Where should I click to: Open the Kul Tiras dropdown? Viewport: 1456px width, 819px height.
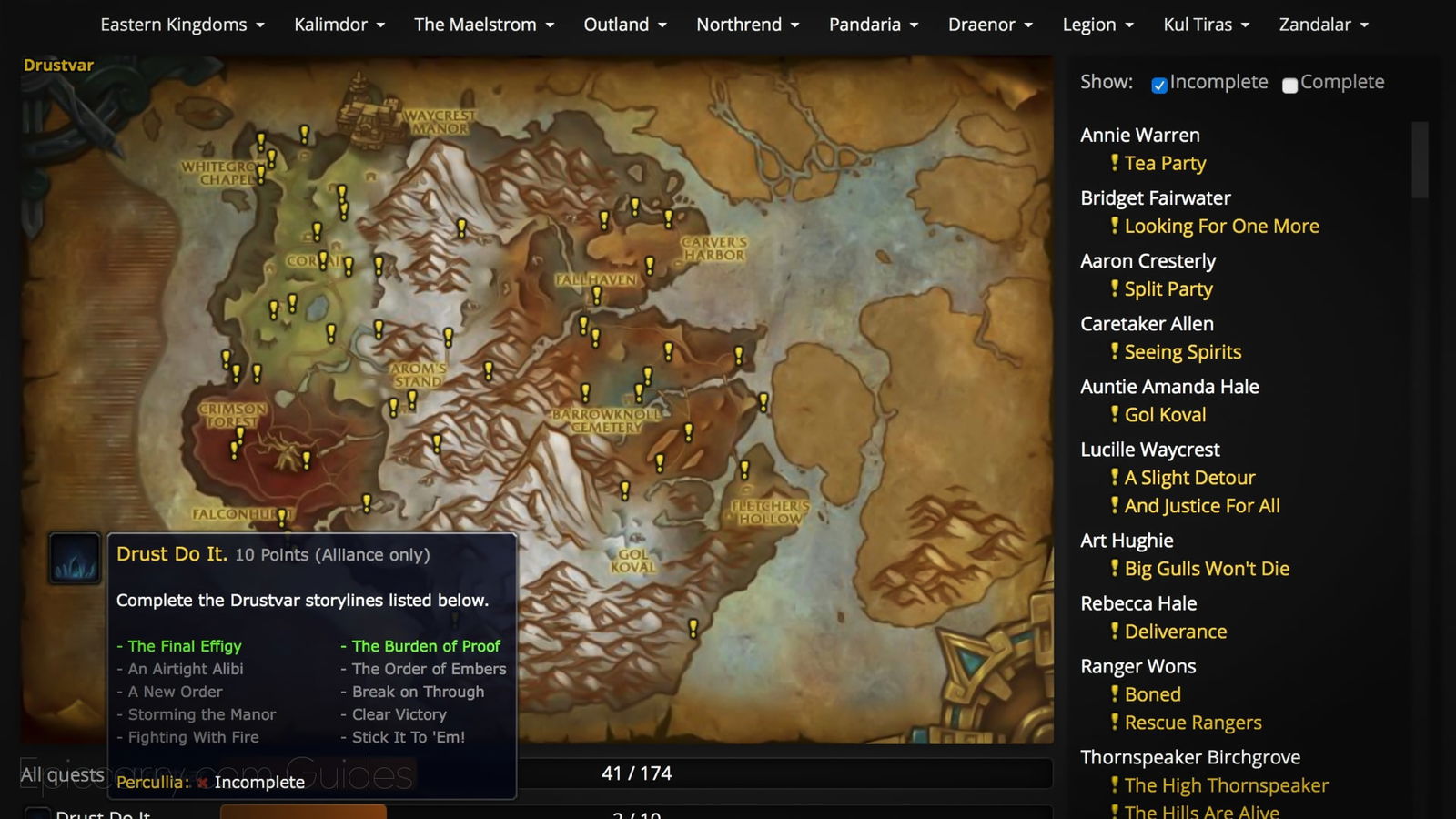(x=1206, y=25)
